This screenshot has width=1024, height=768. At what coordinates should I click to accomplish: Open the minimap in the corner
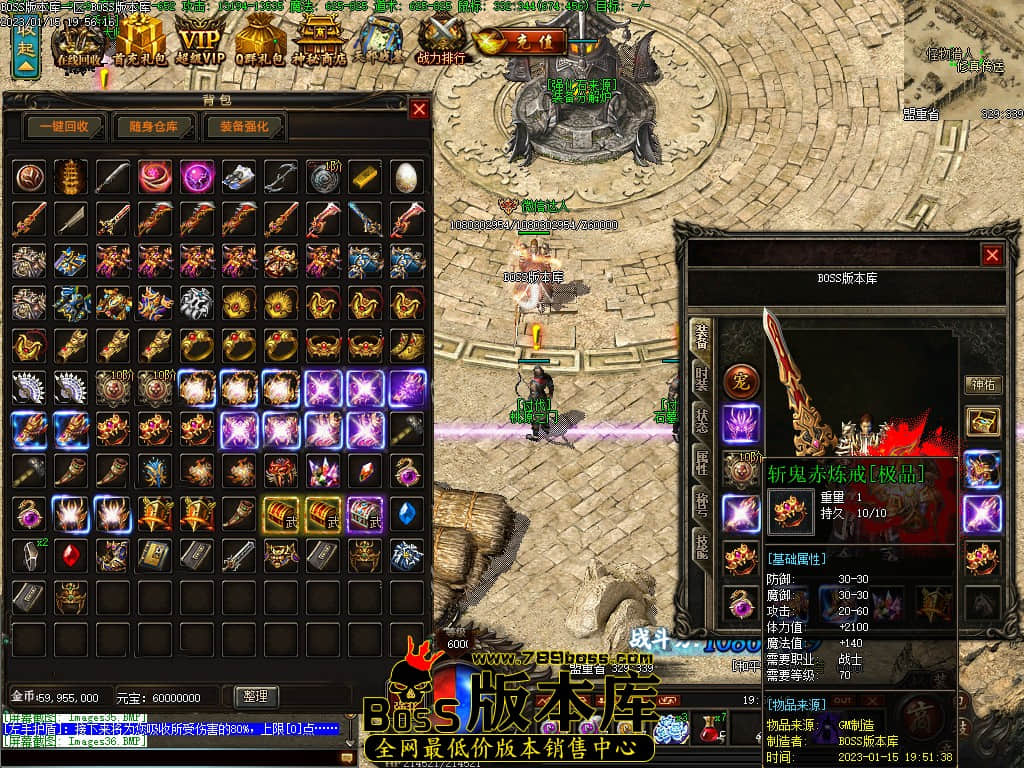(x=963, y=55)
